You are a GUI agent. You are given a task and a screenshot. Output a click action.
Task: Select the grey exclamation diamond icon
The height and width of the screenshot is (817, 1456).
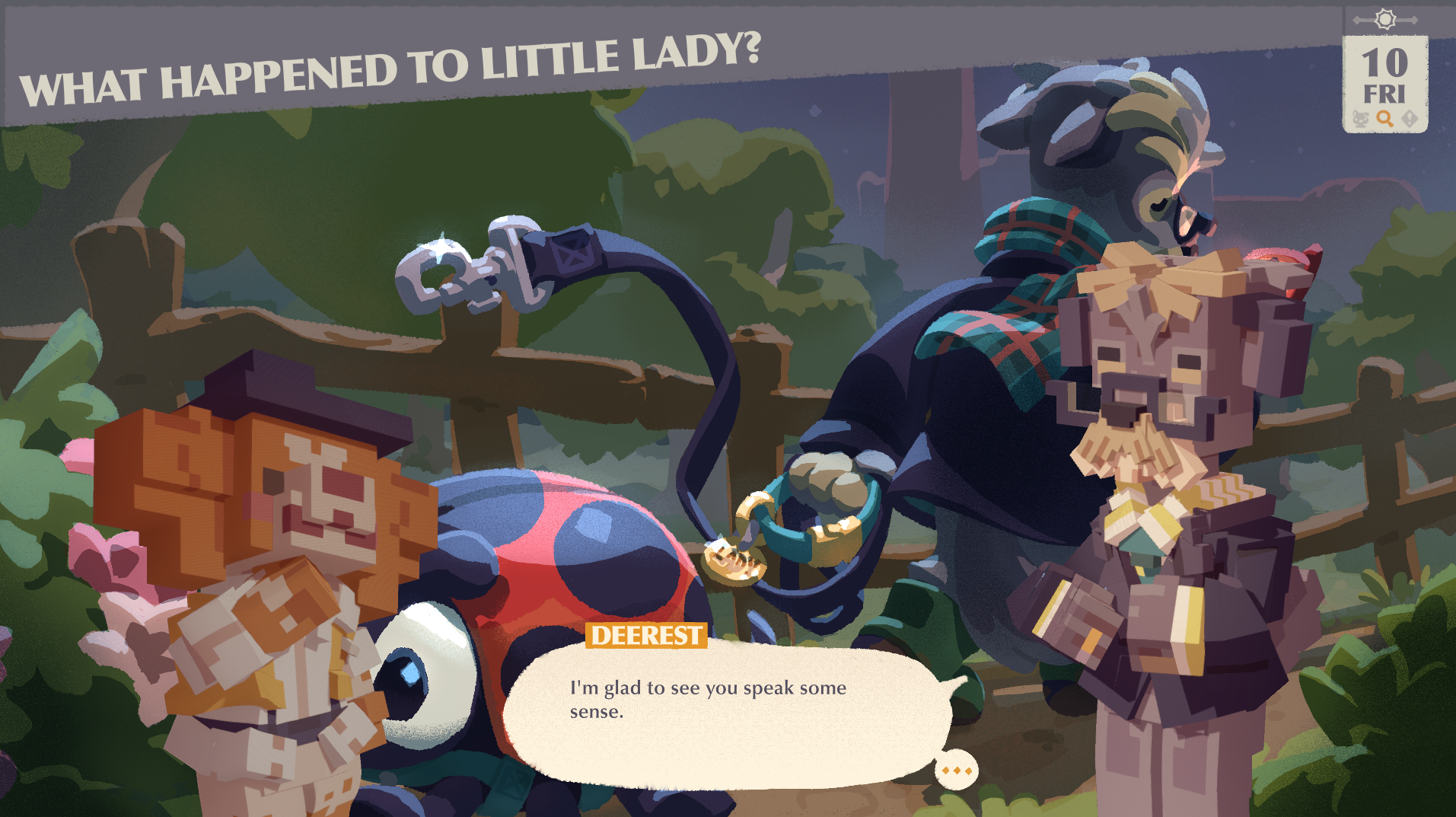[x=1410, y=119]
